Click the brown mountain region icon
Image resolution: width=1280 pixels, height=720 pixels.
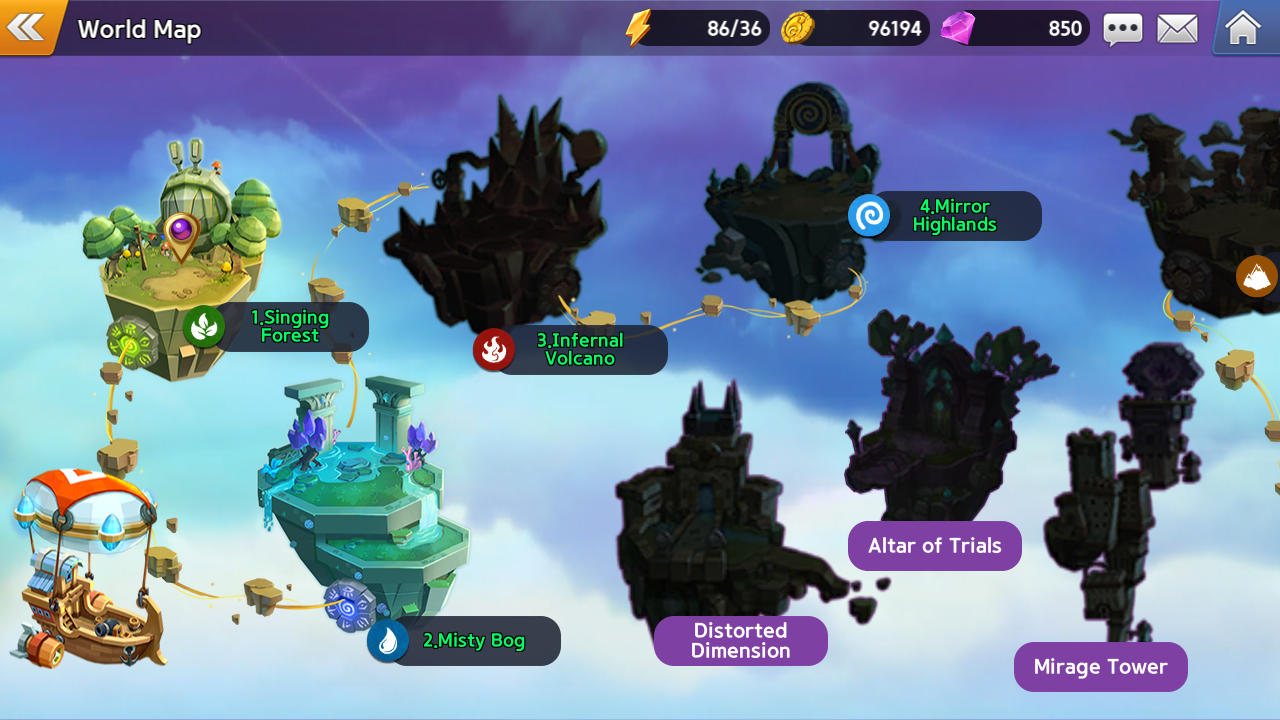coord(1257,277)
